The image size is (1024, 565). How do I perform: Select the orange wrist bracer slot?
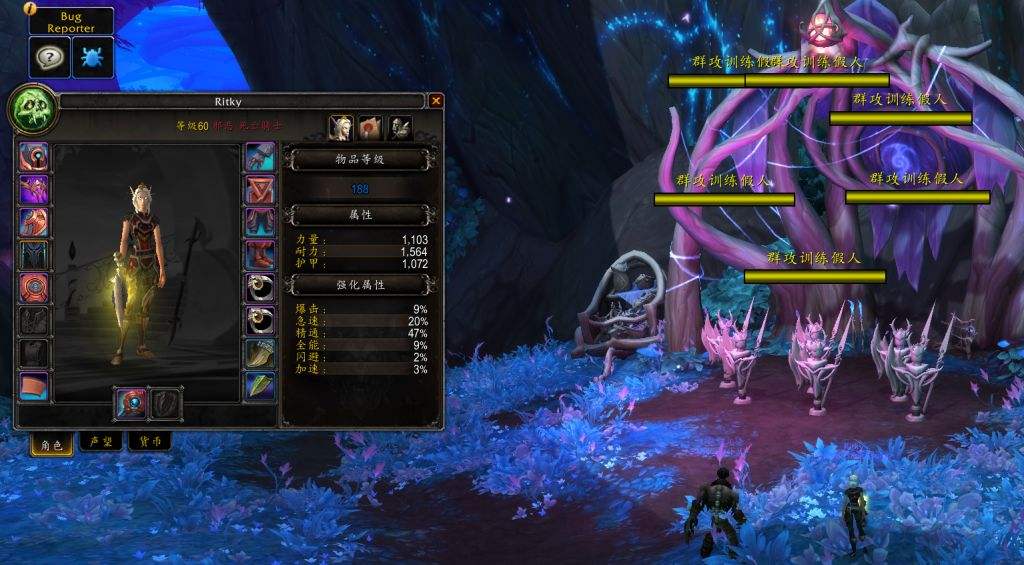click(x=34, y=386)
